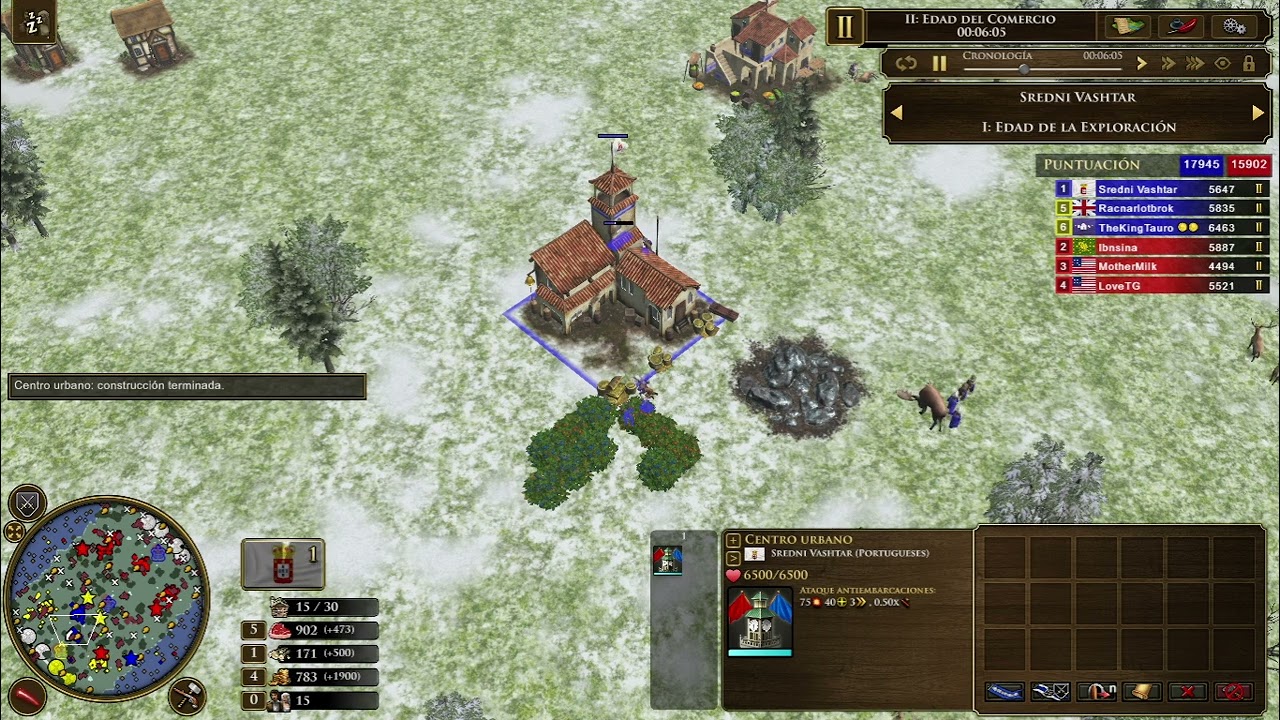This screenshot has height=720, width=1280.
Task: Open the map scroll menu icon
Action: point(1128,27)
